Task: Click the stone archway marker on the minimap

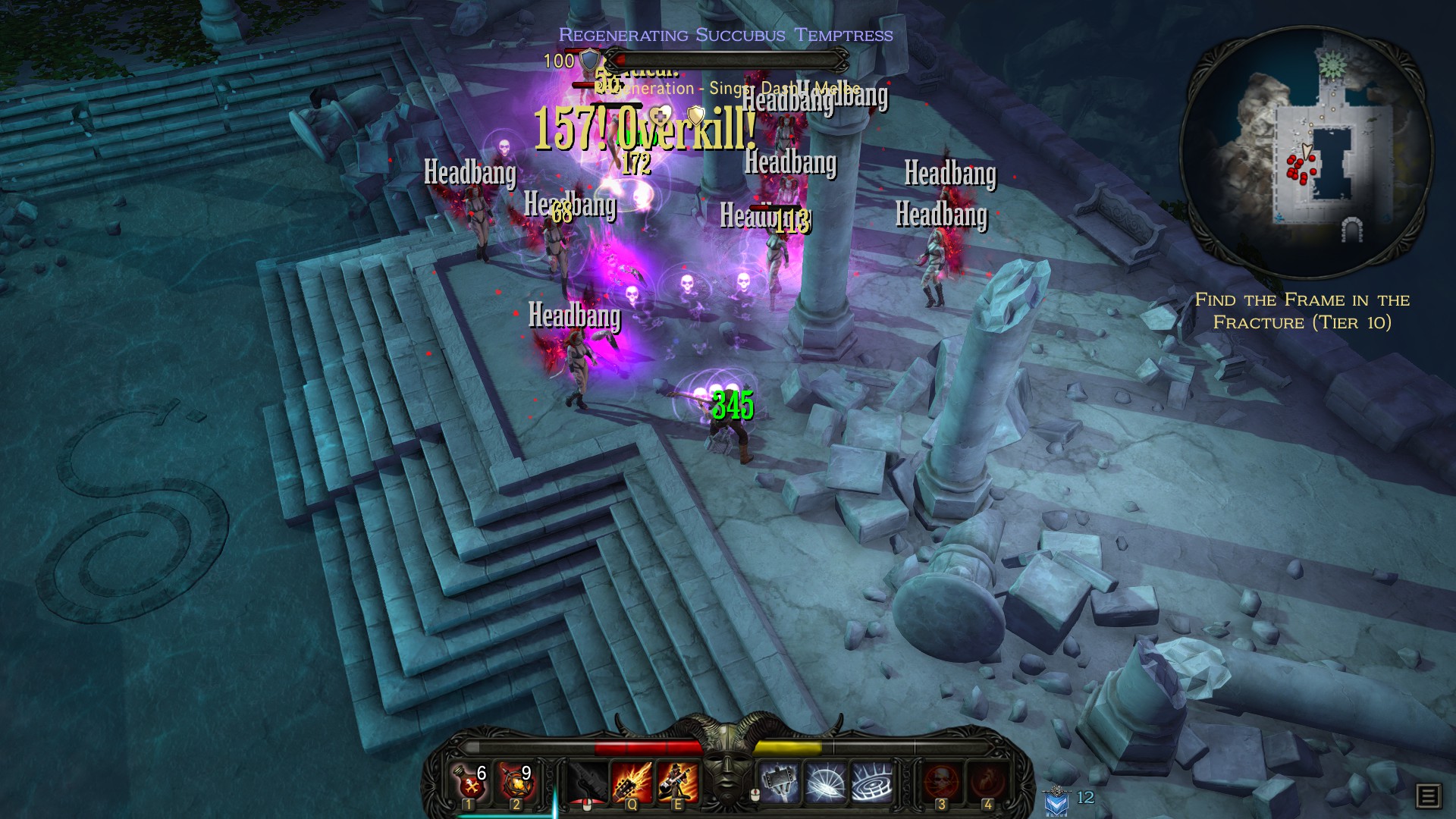Action: [1352, 229]
